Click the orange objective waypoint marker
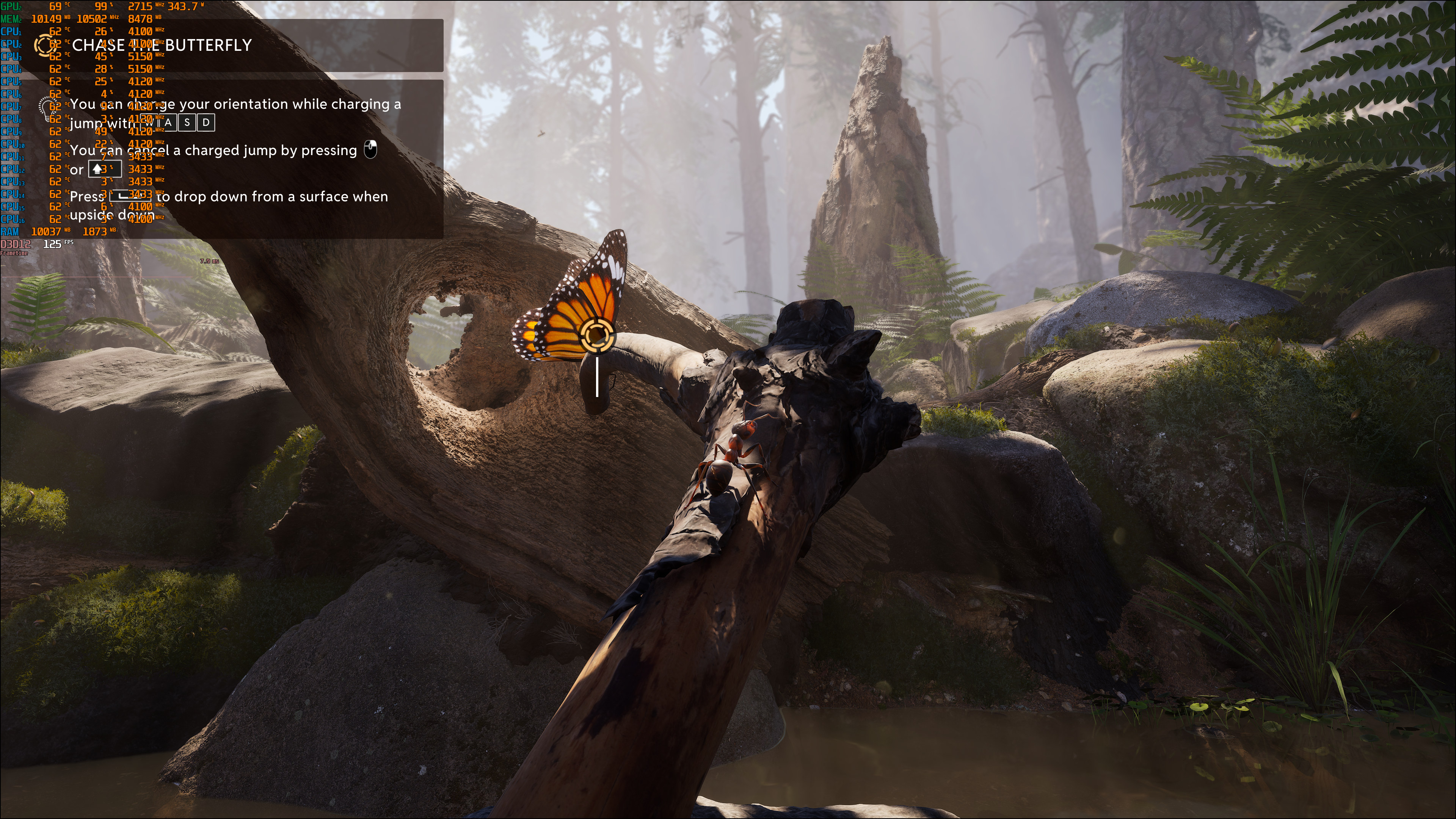 [x=597, y=335]
